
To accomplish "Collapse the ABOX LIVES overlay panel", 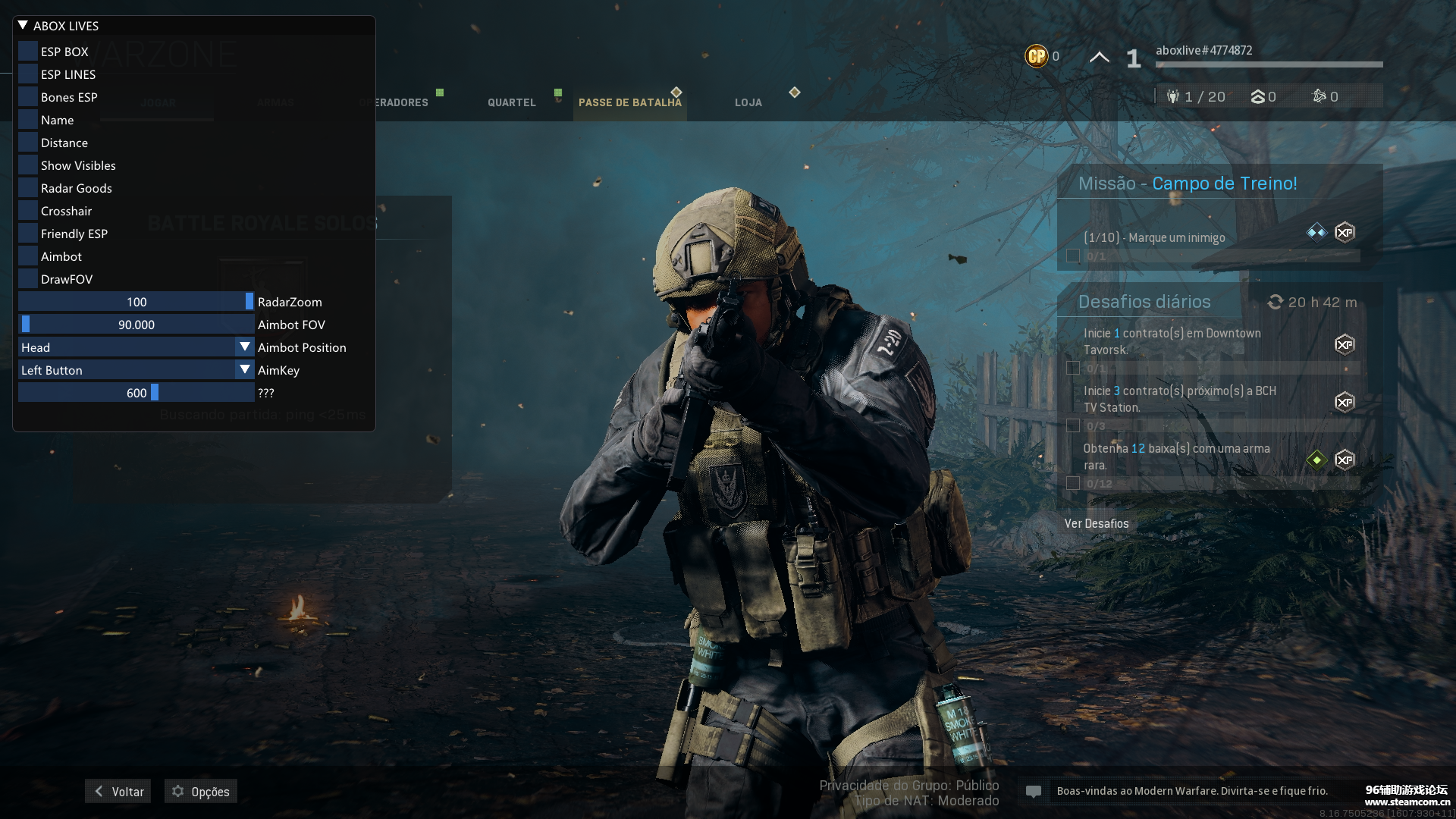I will (x=23, y=26).
